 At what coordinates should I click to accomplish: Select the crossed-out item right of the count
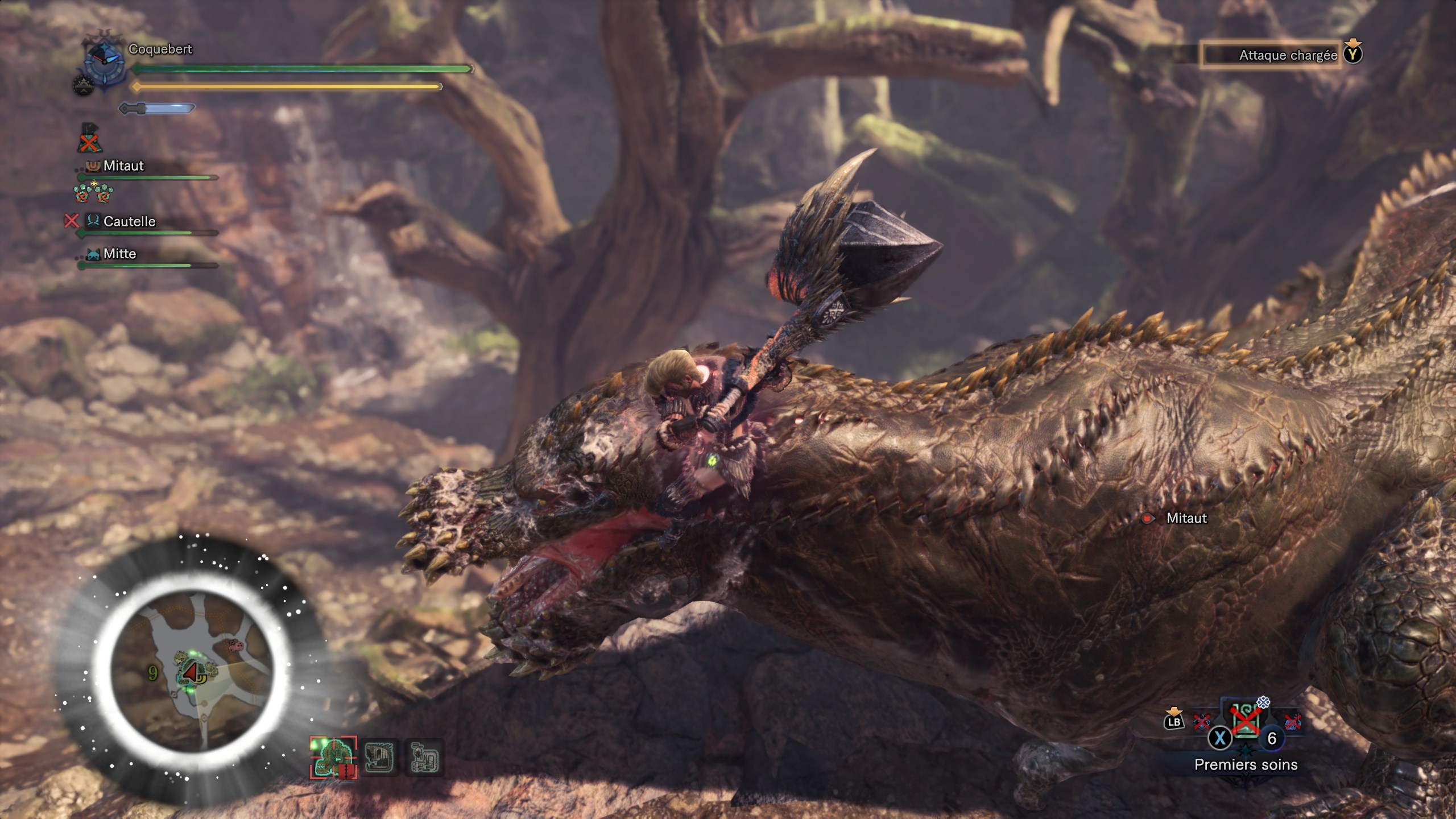pos(1292,722)
